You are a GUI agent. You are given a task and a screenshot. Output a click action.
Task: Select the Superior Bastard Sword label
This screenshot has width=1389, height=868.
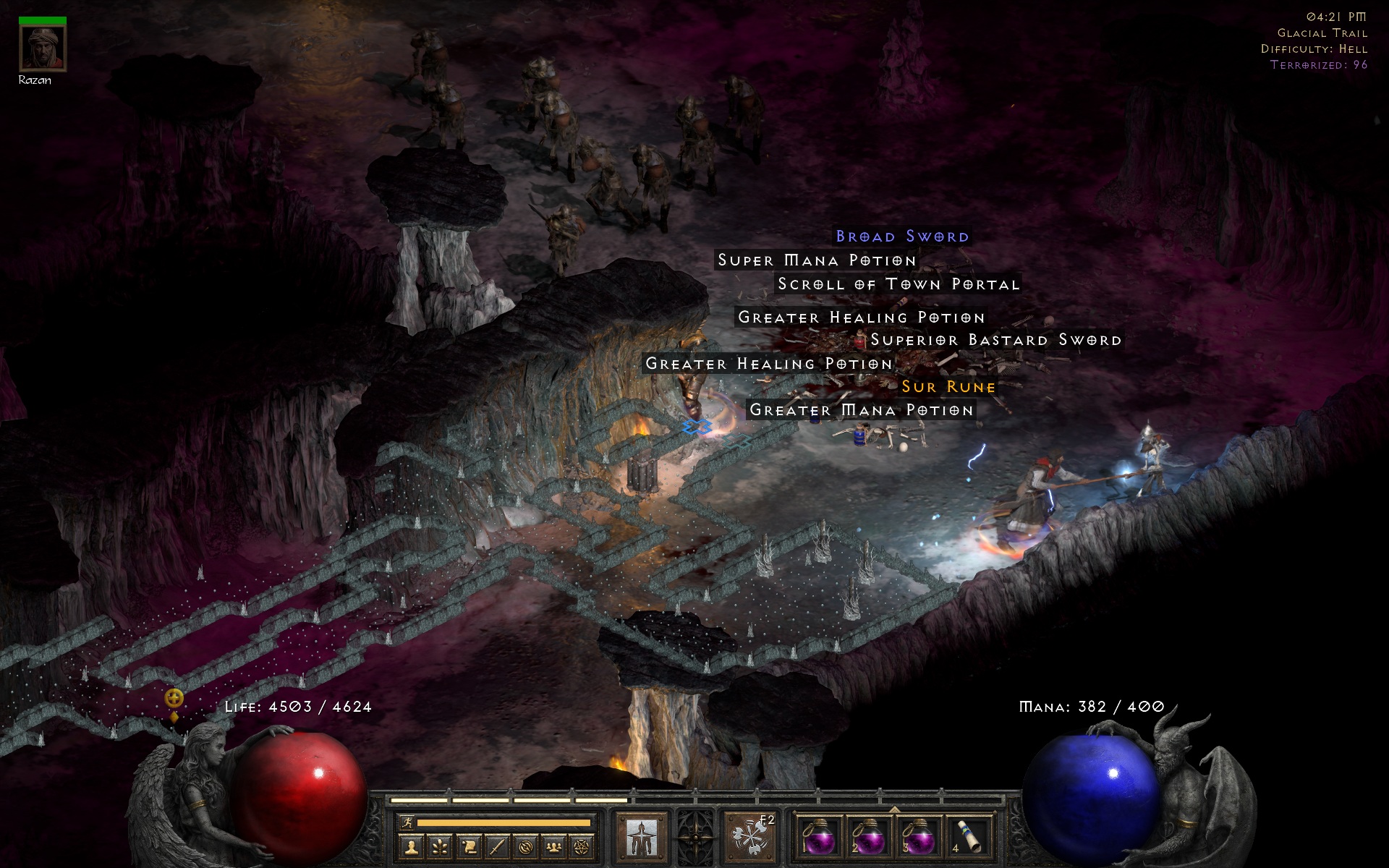[995, 340]
